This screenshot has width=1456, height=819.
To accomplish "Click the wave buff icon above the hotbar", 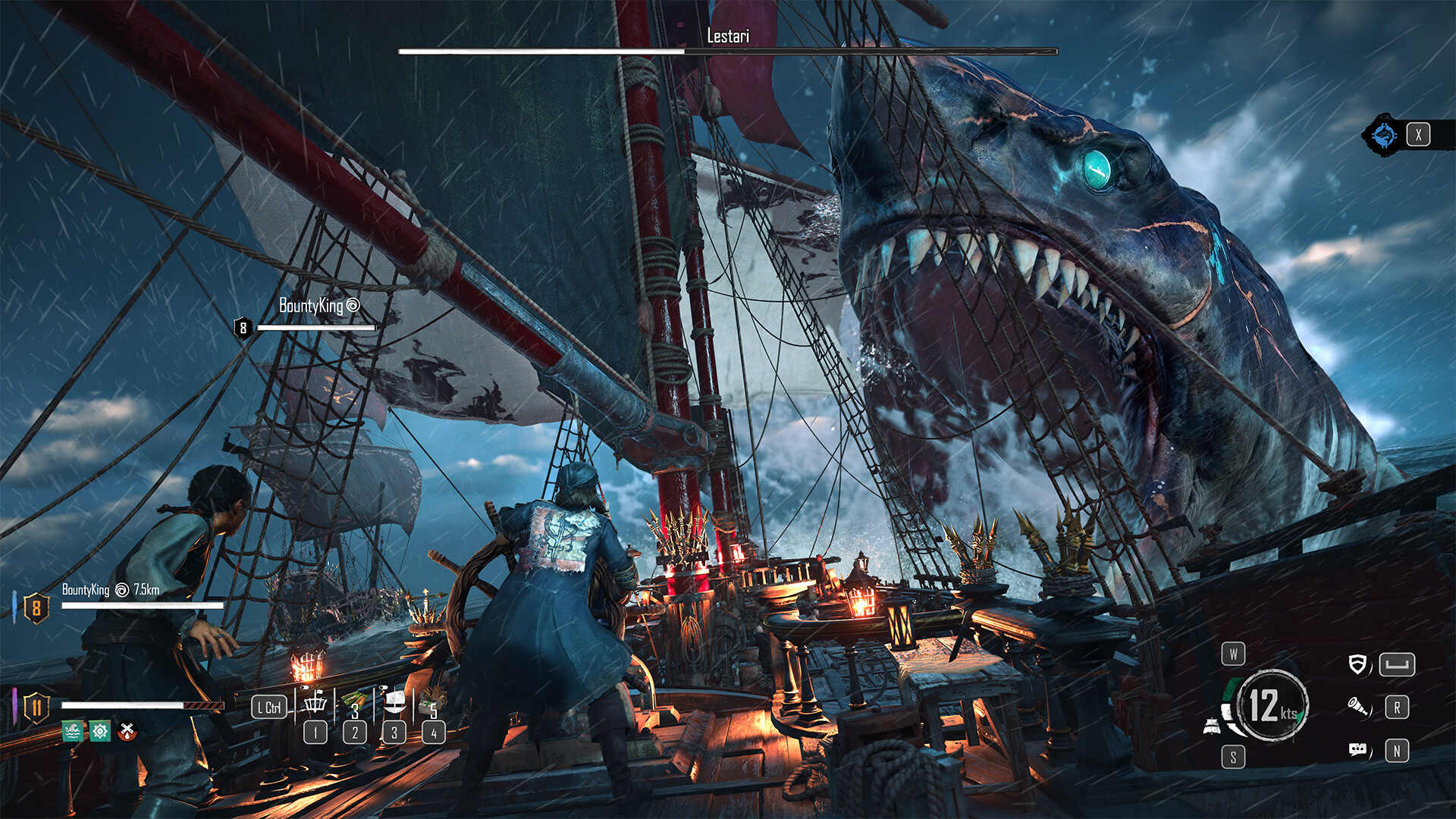I will pyautogui.click(x=71, y=731).
